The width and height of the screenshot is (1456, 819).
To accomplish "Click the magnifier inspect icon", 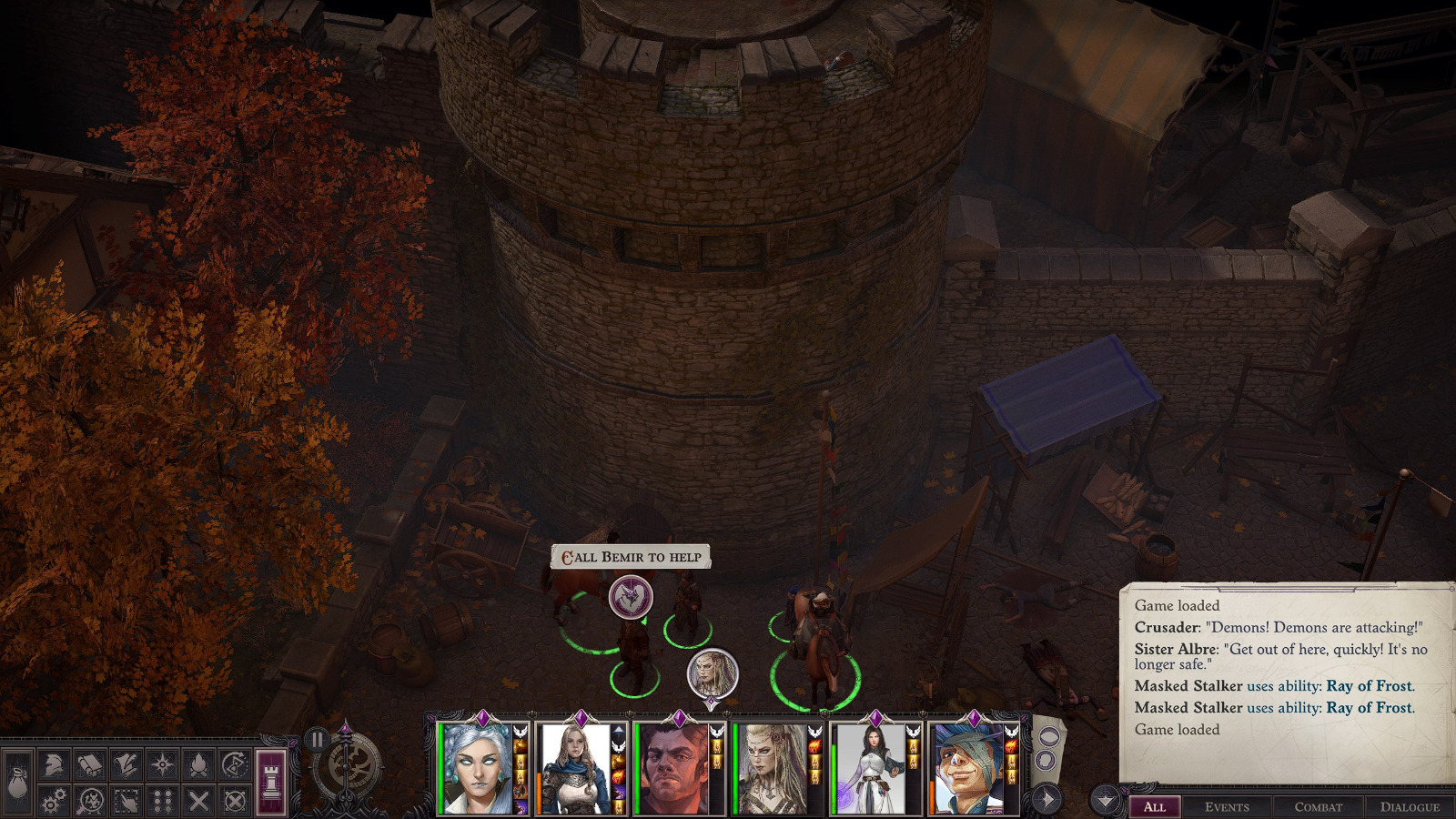I will pyautogui.click(x=90, y=801).
